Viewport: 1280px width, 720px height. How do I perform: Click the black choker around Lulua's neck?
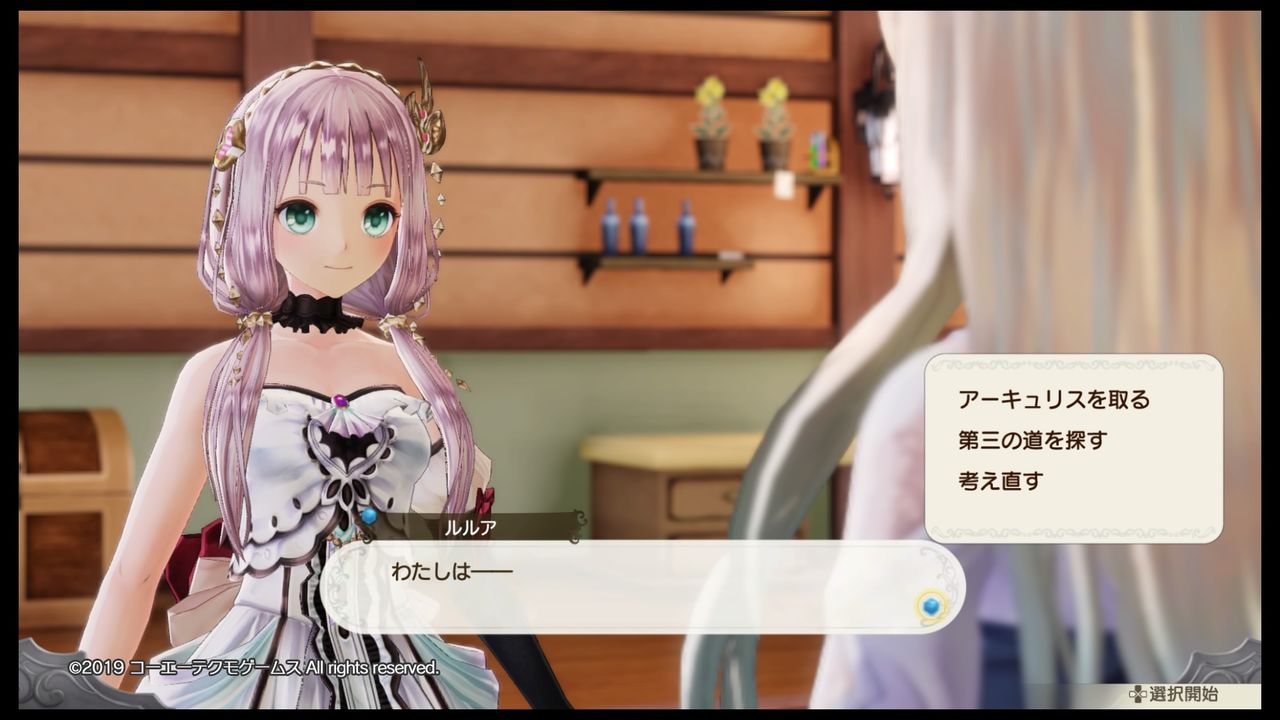[x=313, y=310]
